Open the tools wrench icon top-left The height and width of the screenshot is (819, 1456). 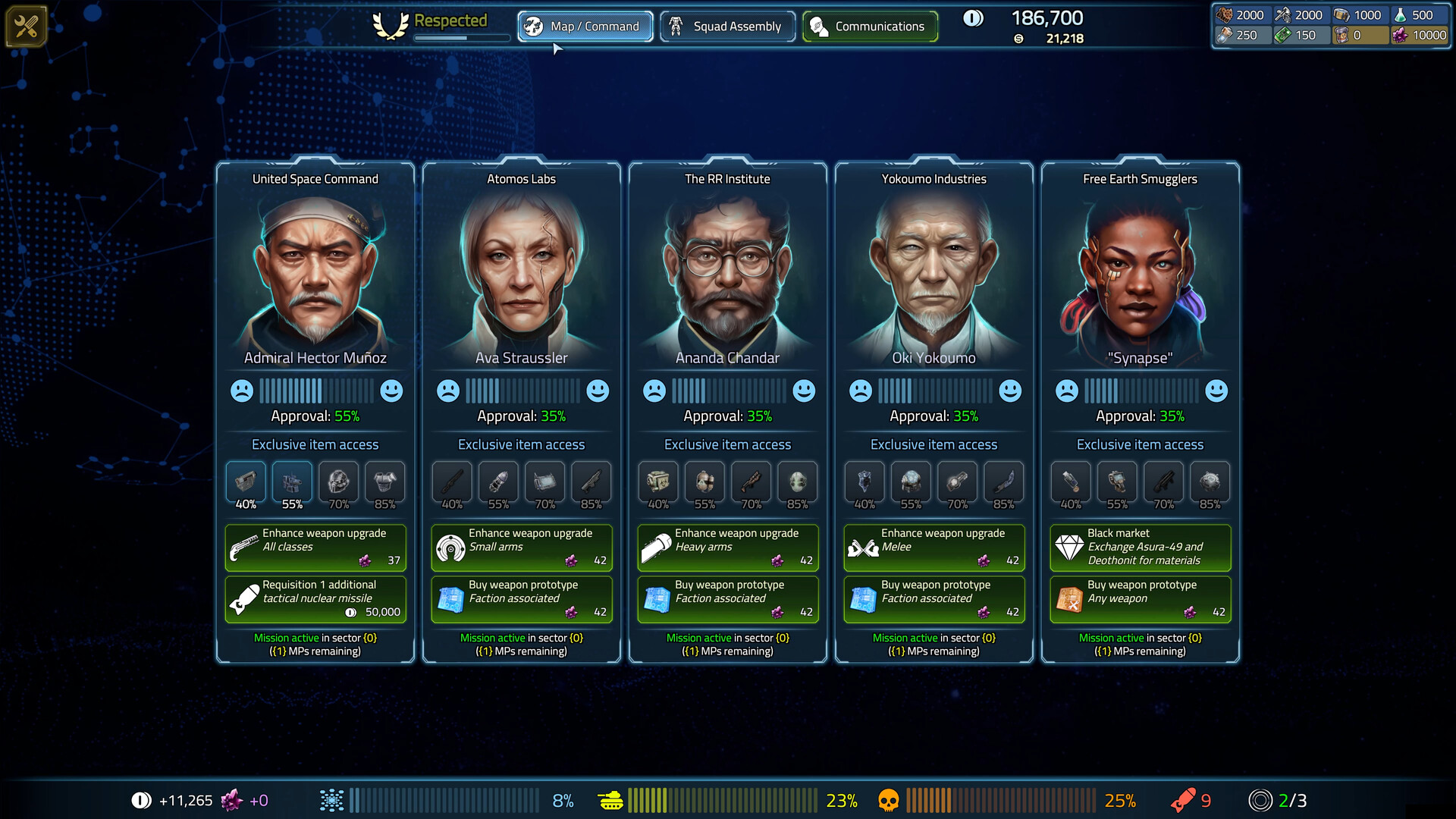pos(26,25)
